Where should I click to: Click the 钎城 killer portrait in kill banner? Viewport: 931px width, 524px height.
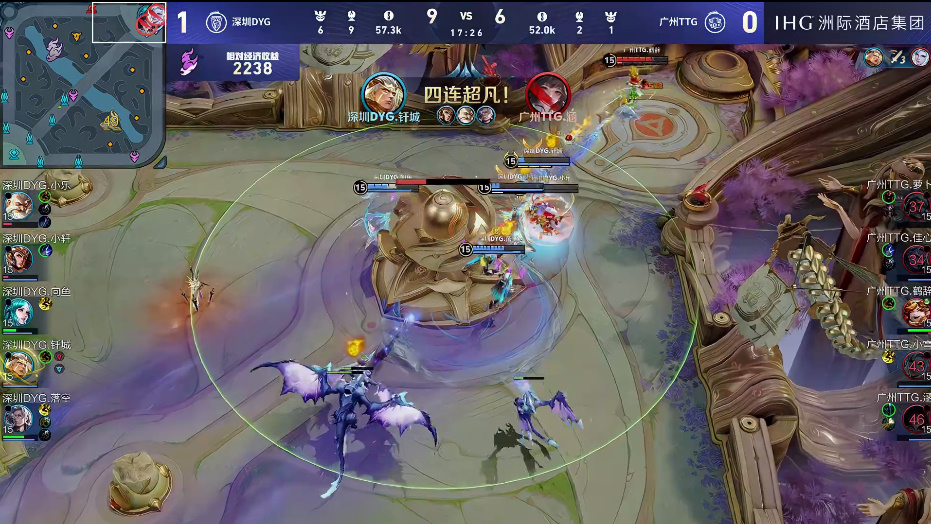click(384, 94)
